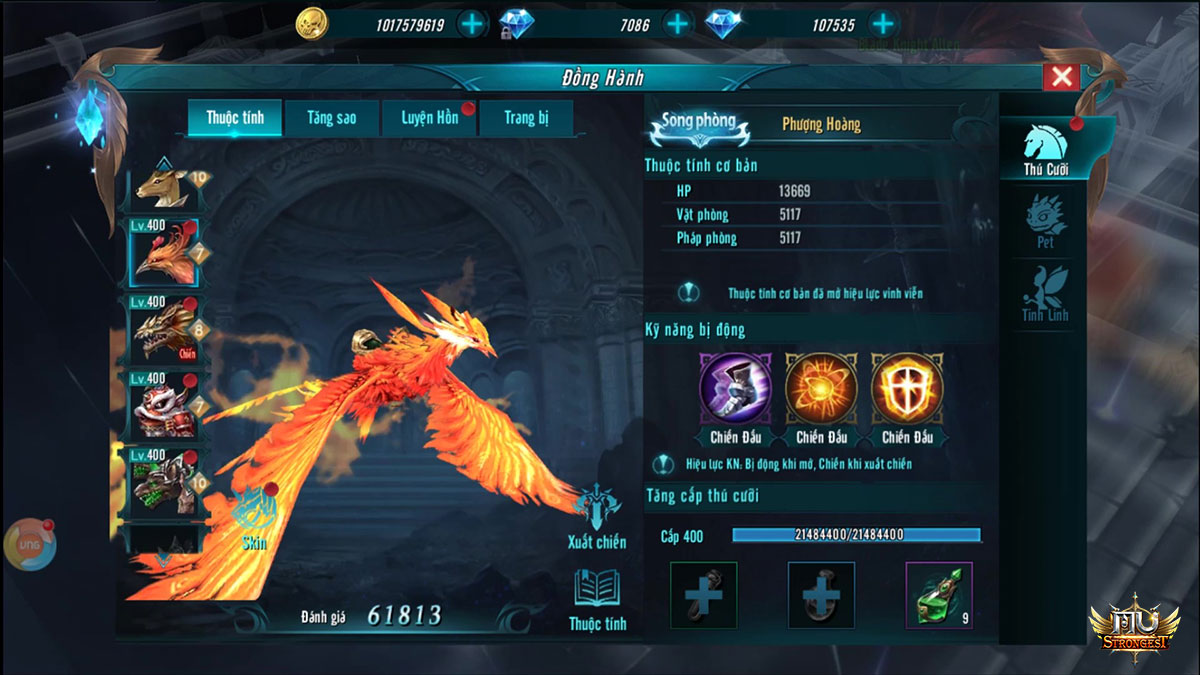Open the Thuộc tính book button
The height and width of the screenshot is (675, 1200).
pyautogui.click(x=598, y=602)
